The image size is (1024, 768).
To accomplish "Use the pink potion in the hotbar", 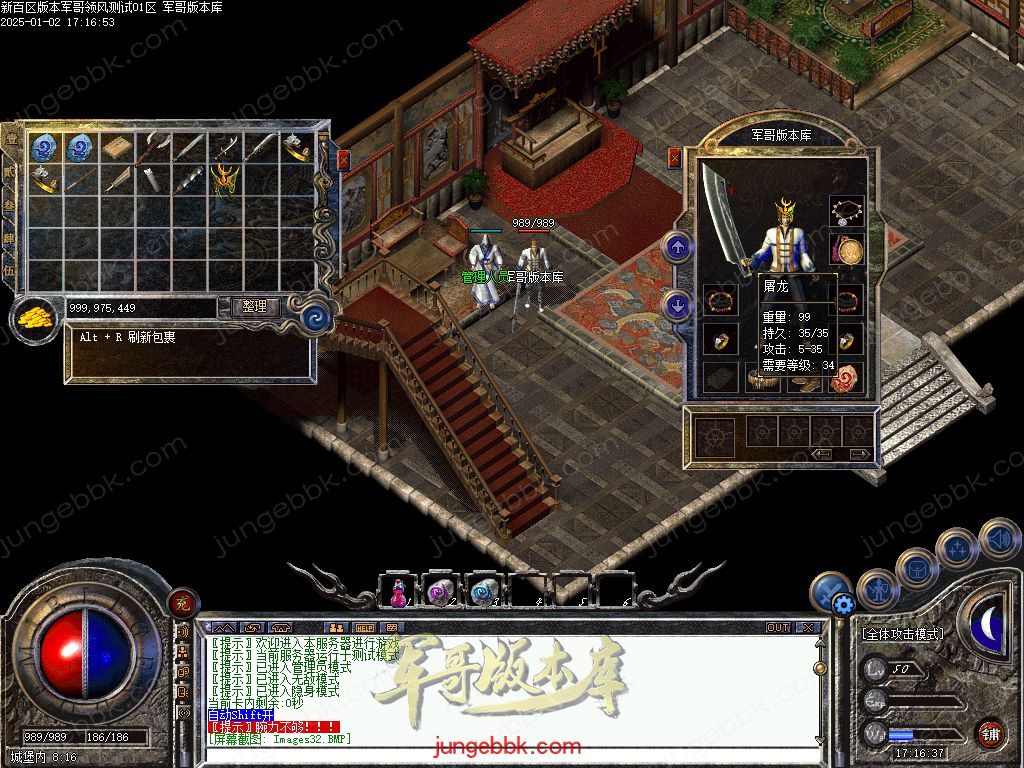I will pos(397,592).
